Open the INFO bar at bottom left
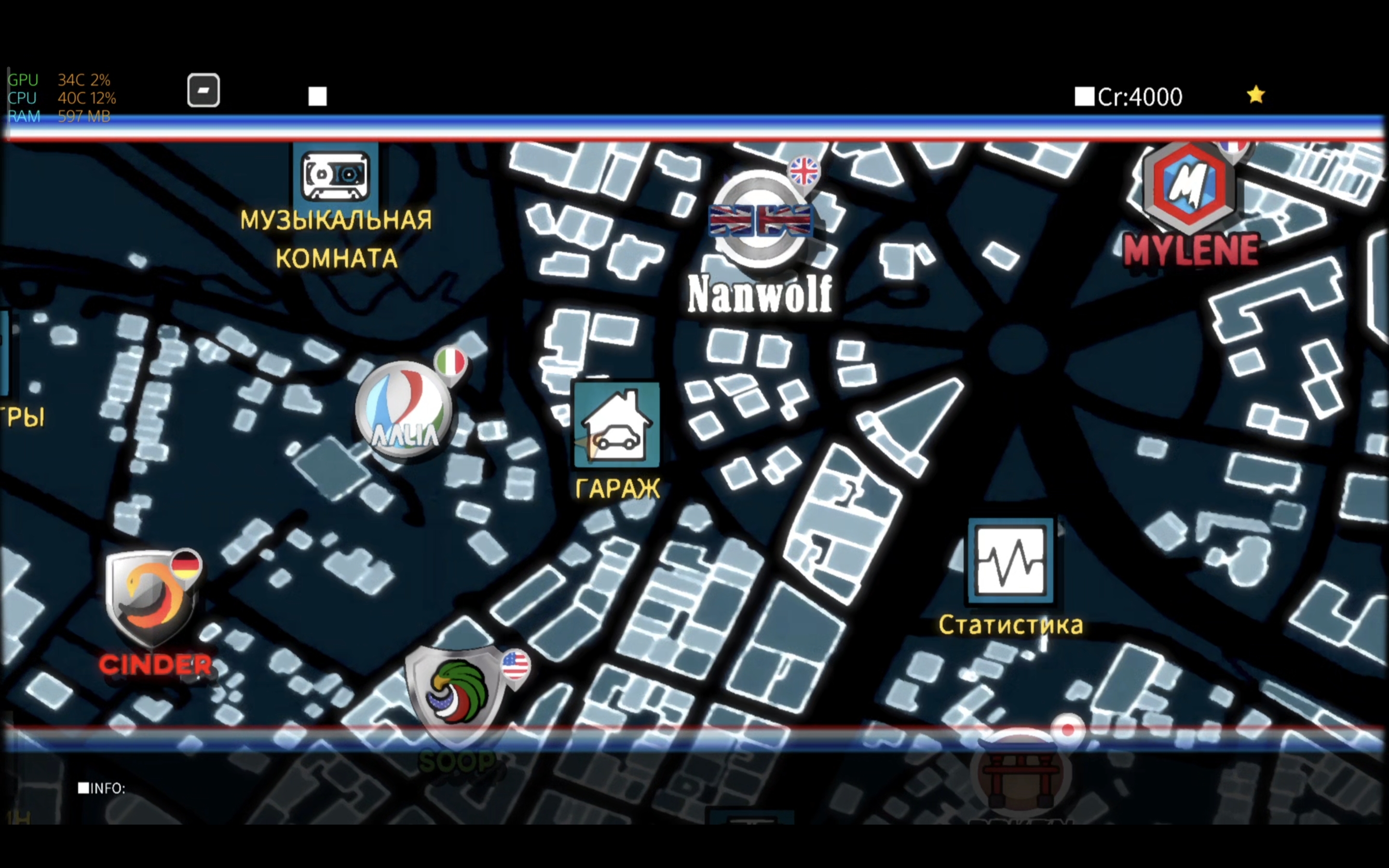 click(x=104, y=789)
